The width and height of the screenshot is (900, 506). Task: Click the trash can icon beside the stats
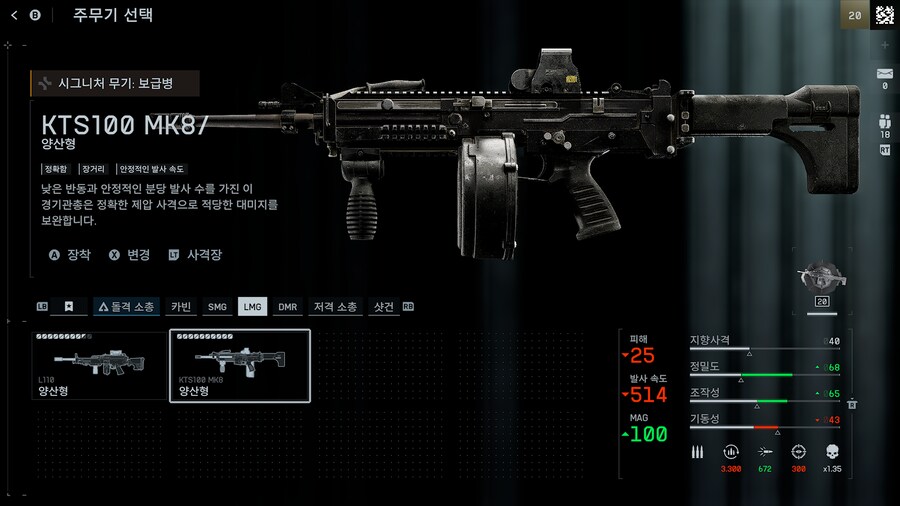(852, 403)
